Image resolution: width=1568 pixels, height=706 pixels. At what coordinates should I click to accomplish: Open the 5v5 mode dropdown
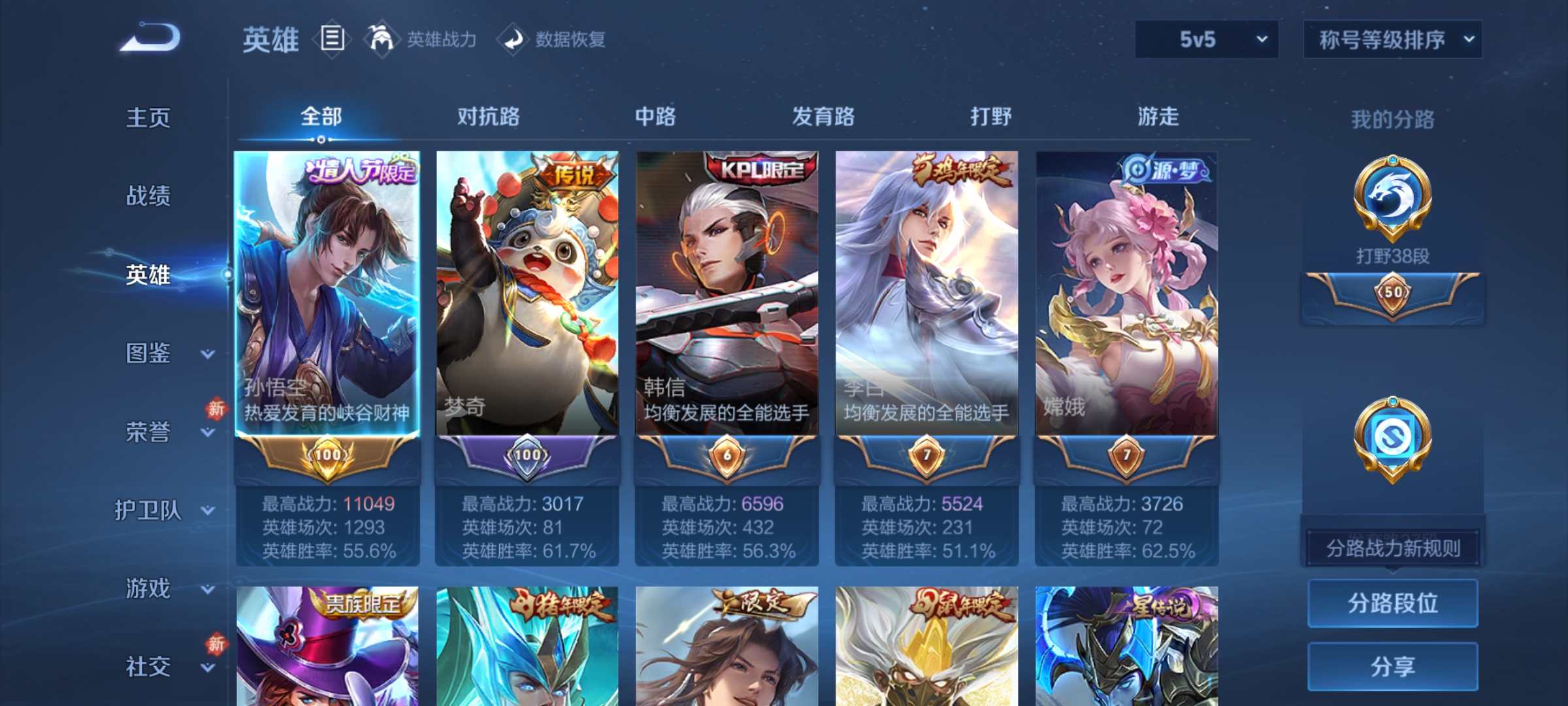click(1205, 39)
